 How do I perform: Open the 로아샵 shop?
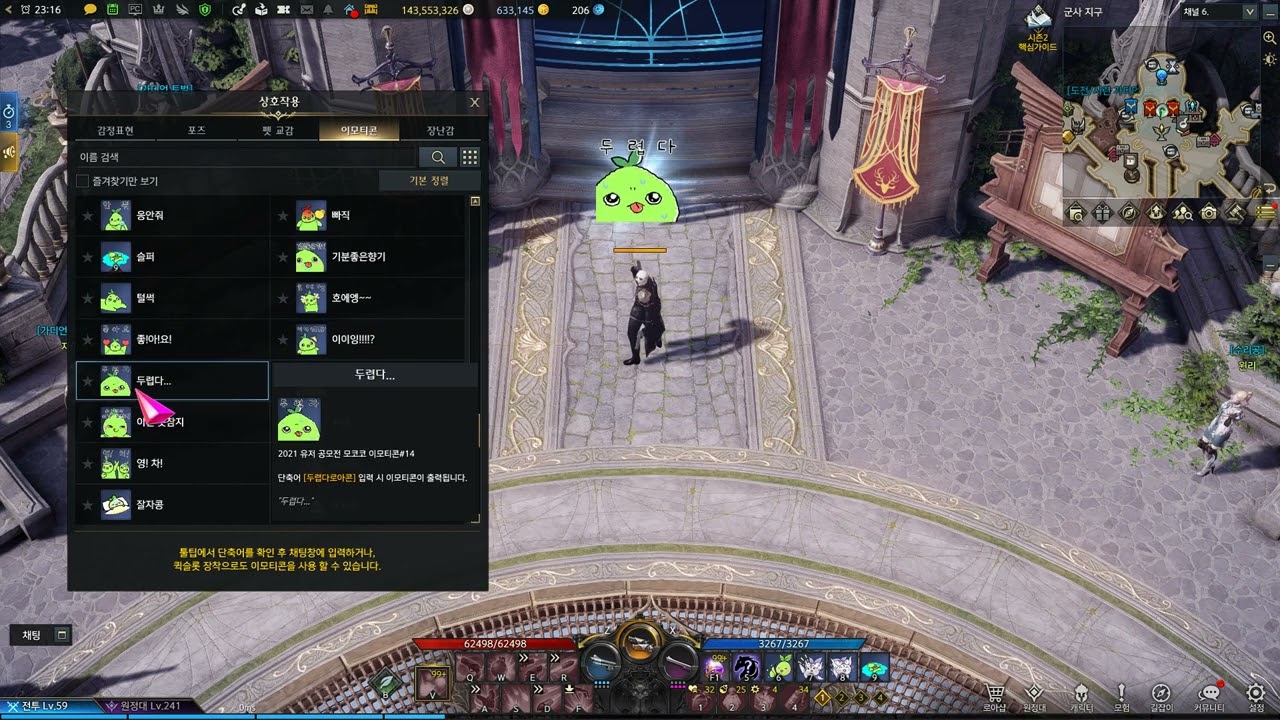(995, 697)
